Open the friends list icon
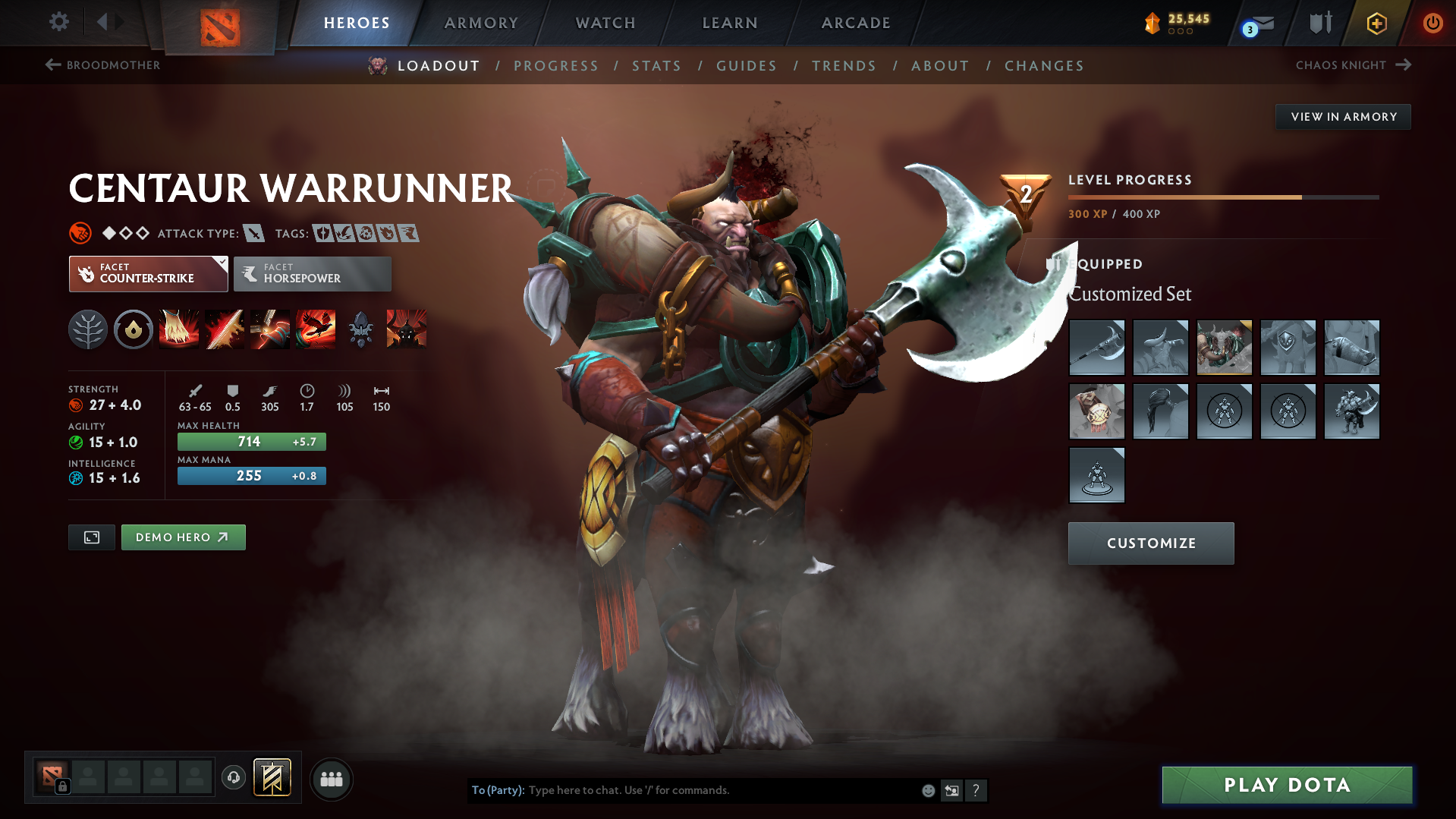This screenshot has width=1456, height=819. [x=332, y=779]
